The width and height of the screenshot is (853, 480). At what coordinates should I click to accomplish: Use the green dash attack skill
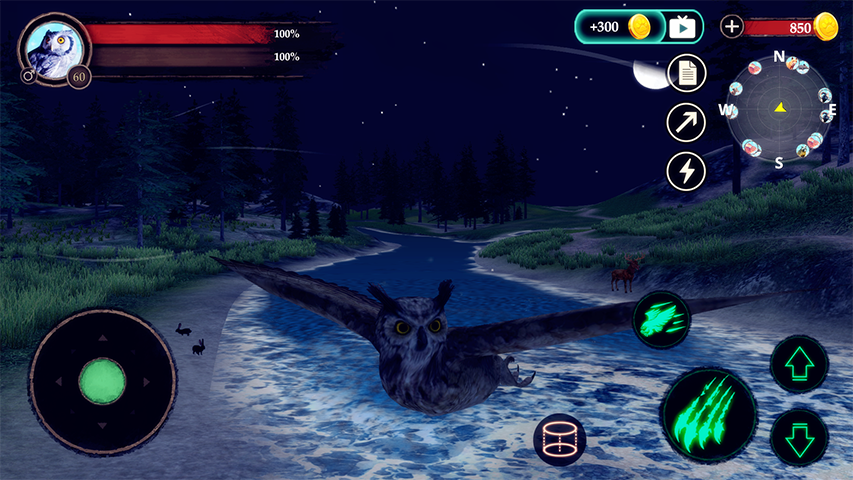click(x=662, y=319)
